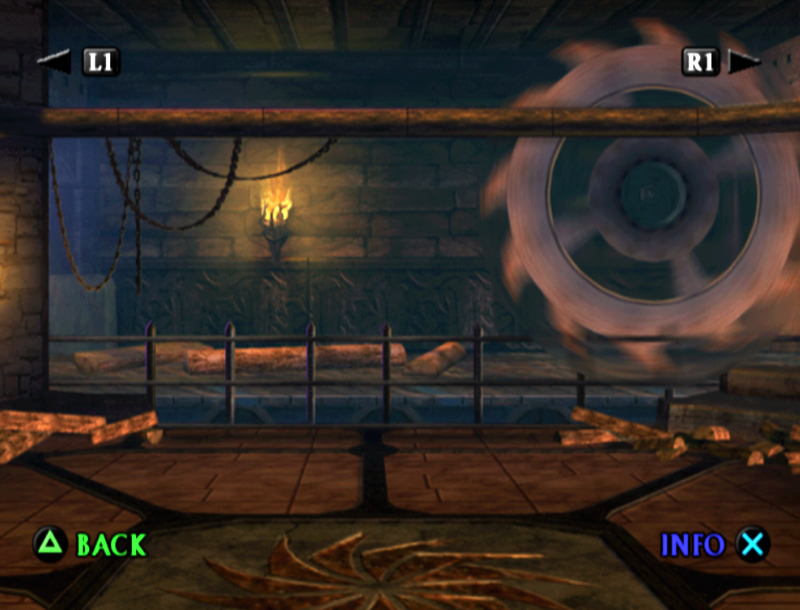The height and width of the screenshot is (610, 800).
Task: Select the right arrow for next arena
Action: pos(743,61)
